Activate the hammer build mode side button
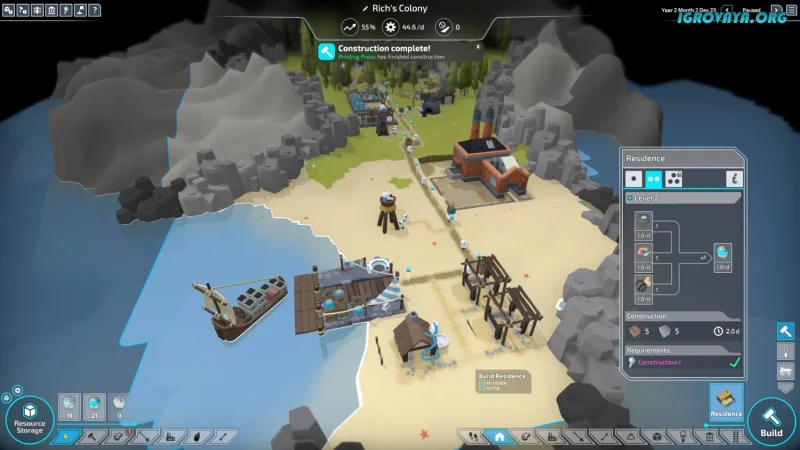Viewport: 800px width, 450px height. pos(786,331)
